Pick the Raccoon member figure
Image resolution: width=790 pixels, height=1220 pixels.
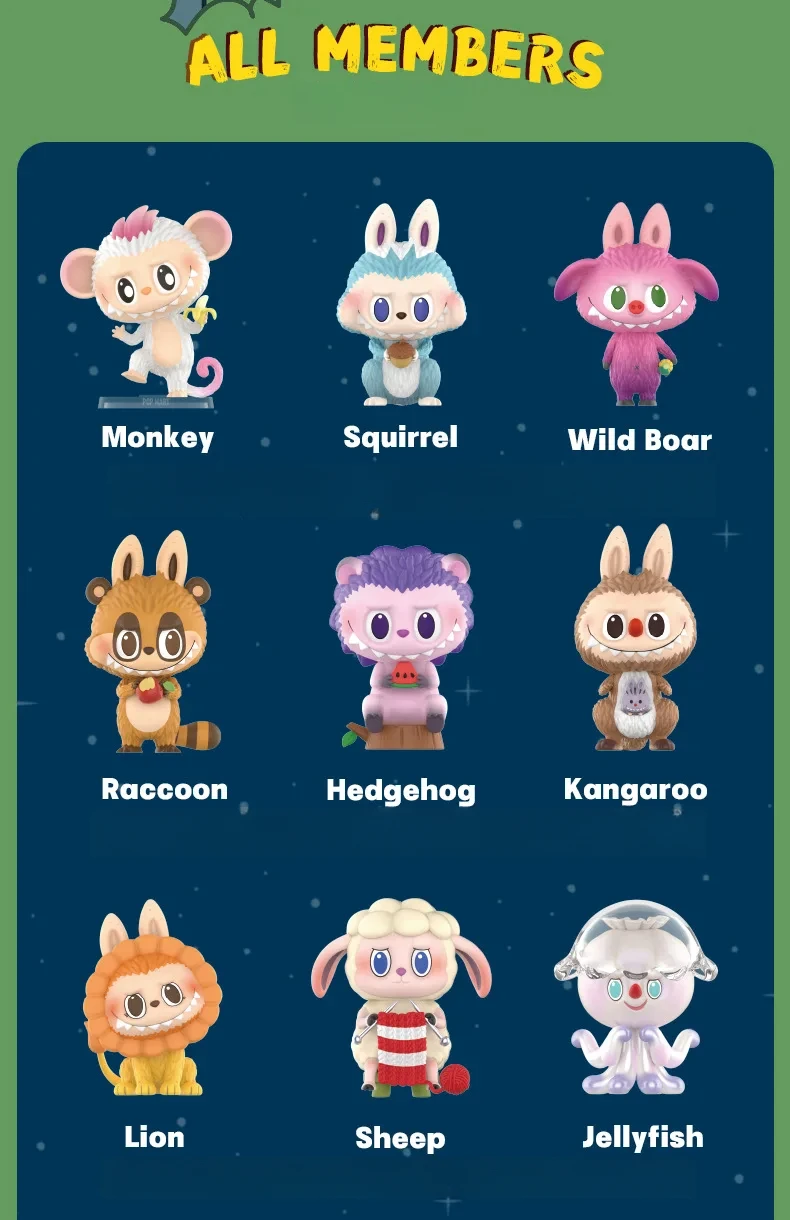(150, 645)
